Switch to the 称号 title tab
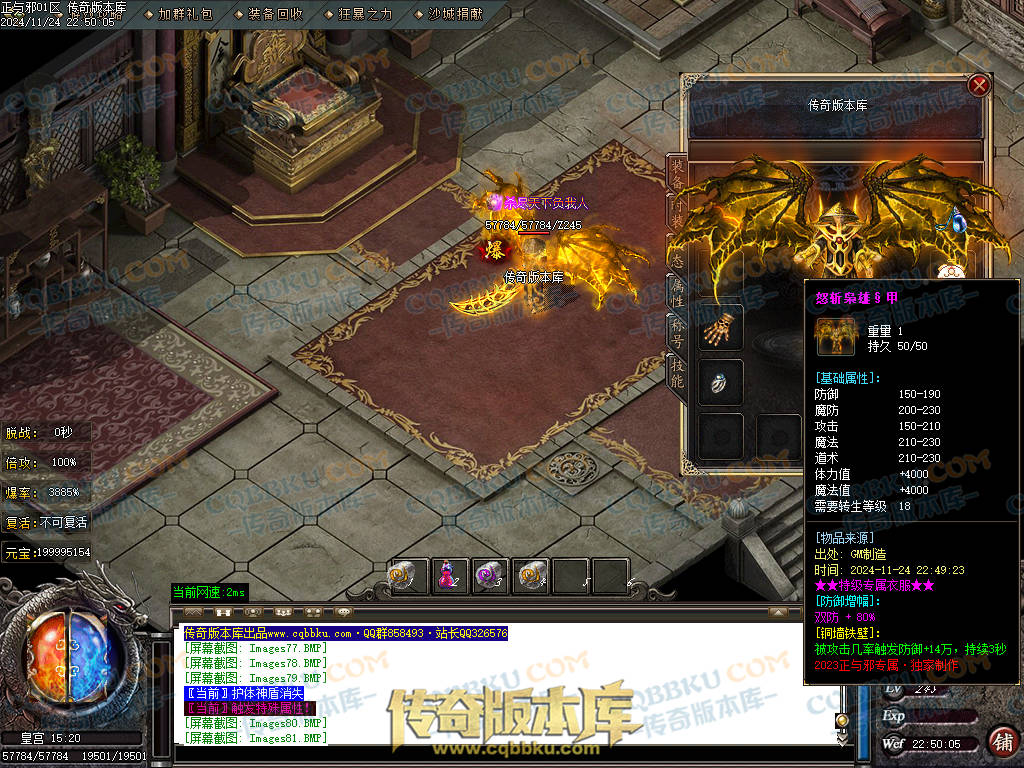The width and height of the screenshot is (1024, 768). tap(677, 331)
